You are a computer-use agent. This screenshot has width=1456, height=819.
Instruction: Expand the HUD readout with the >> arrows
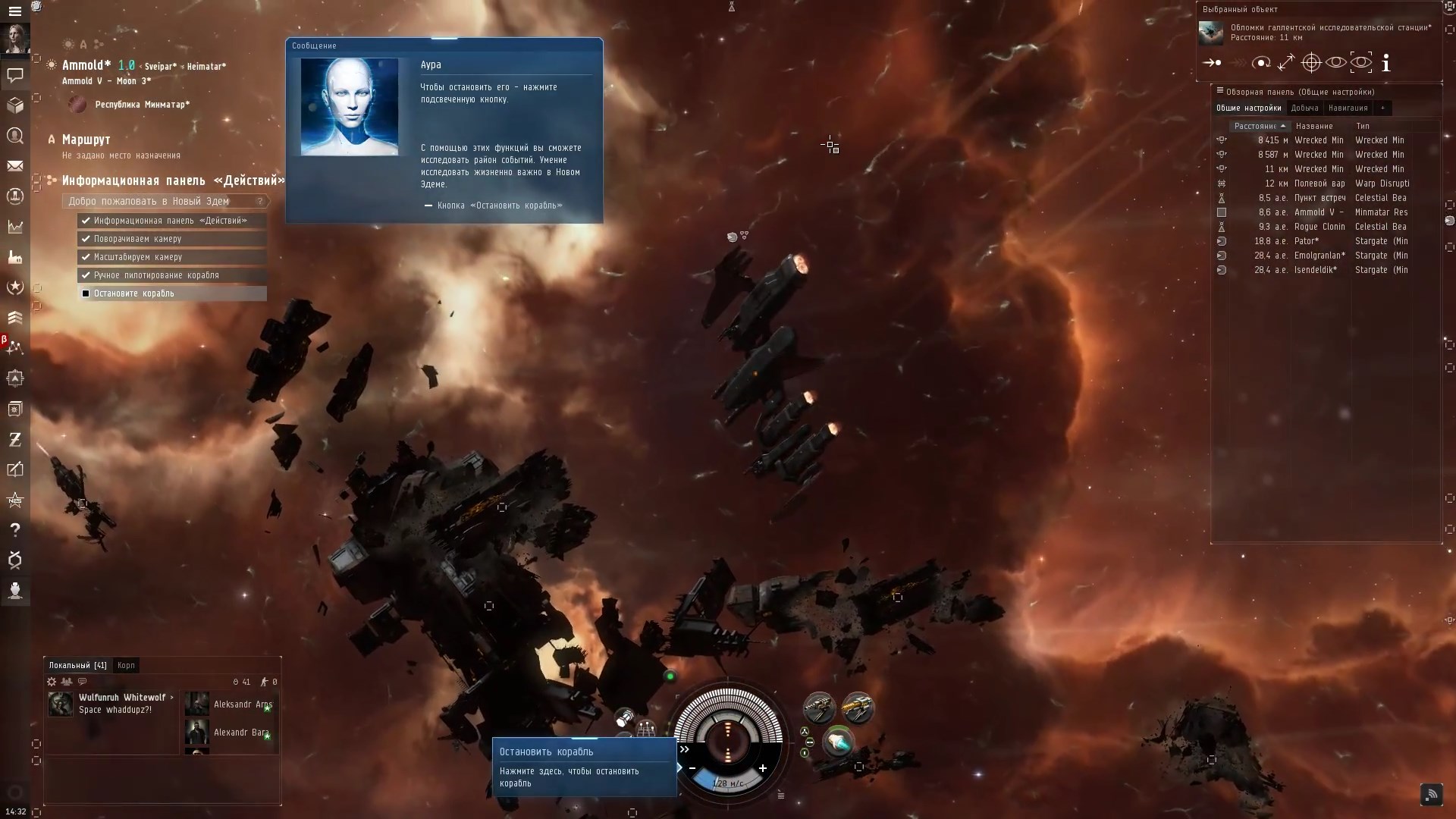tap(684, 749)
